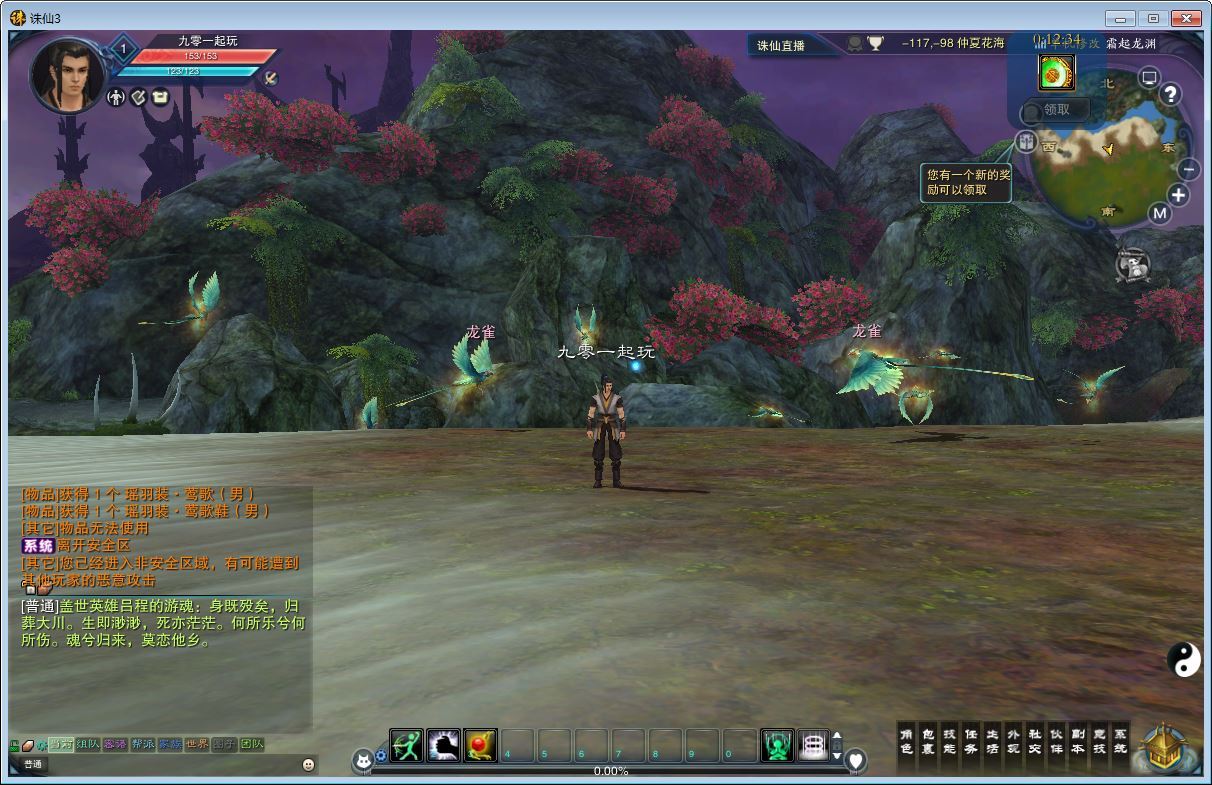Screen dimensions: 1212x785
Task: Open the world map with the M button
Action: pyautogui.click(x=1159, y=213)
